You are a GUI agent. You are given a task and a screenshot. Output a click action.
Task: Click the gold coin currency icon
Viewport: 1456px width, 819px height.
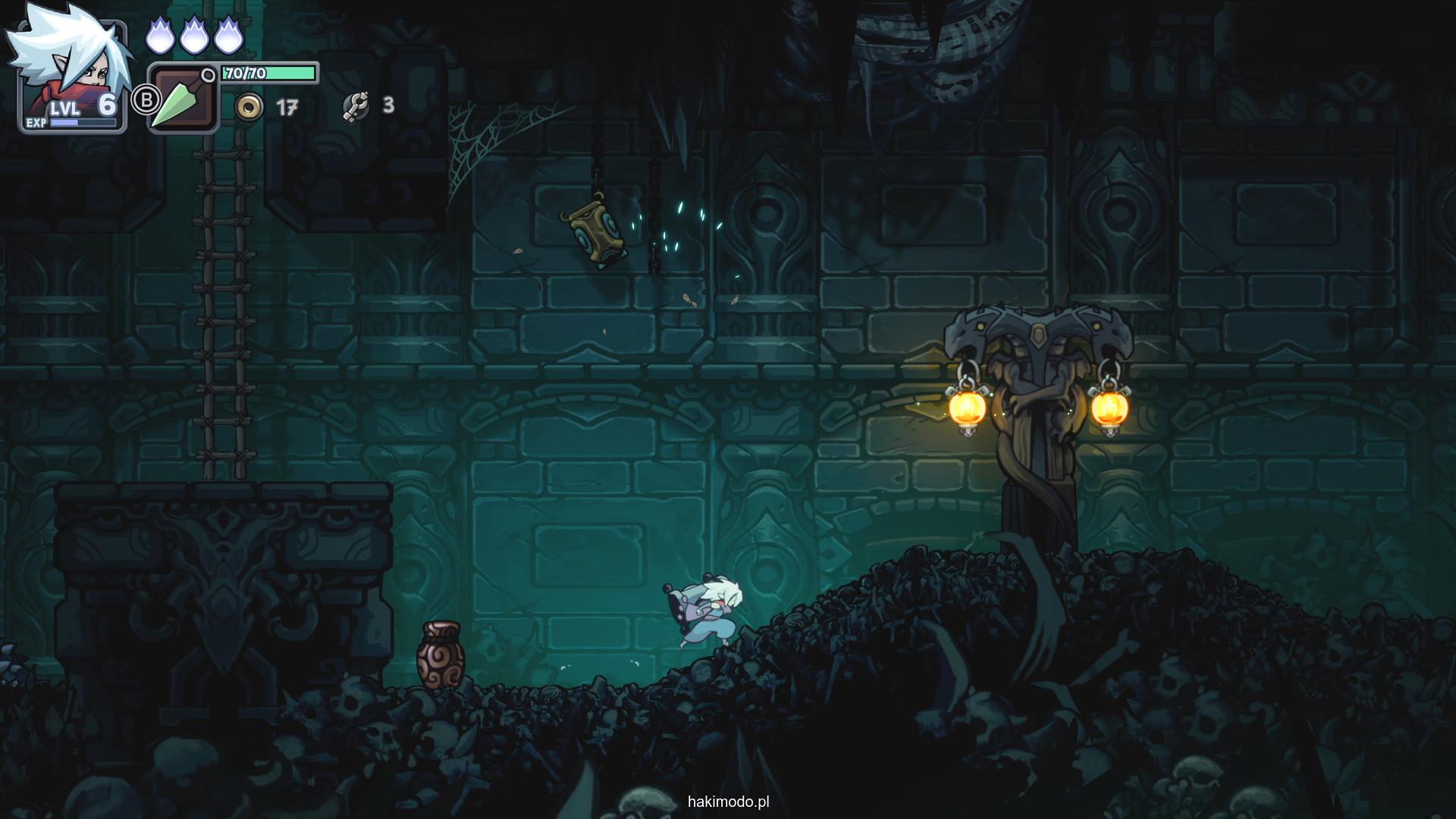click(249, 107)
